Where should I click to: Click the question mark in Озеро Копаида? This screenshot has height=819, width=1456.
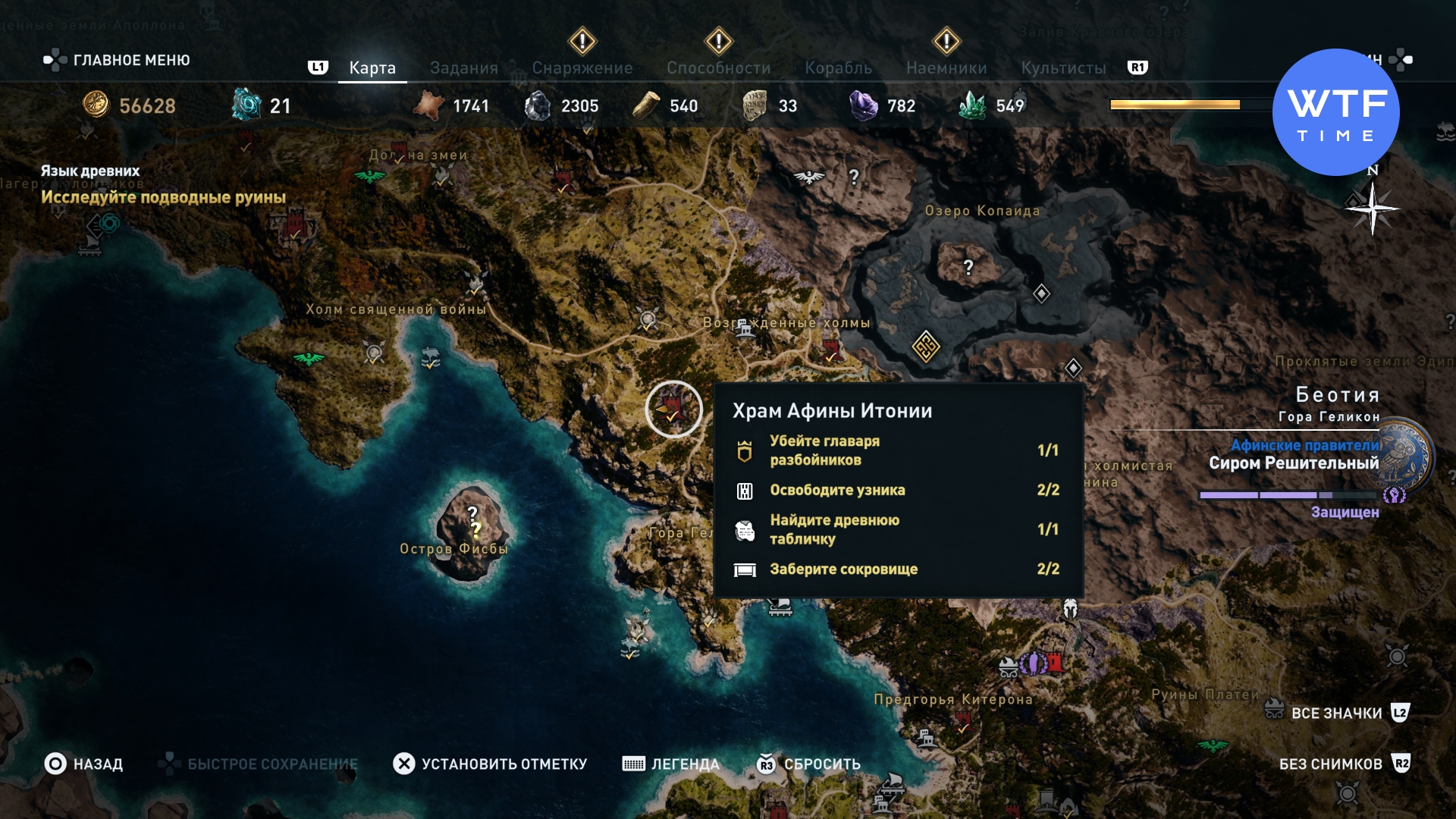pos(968,267)
